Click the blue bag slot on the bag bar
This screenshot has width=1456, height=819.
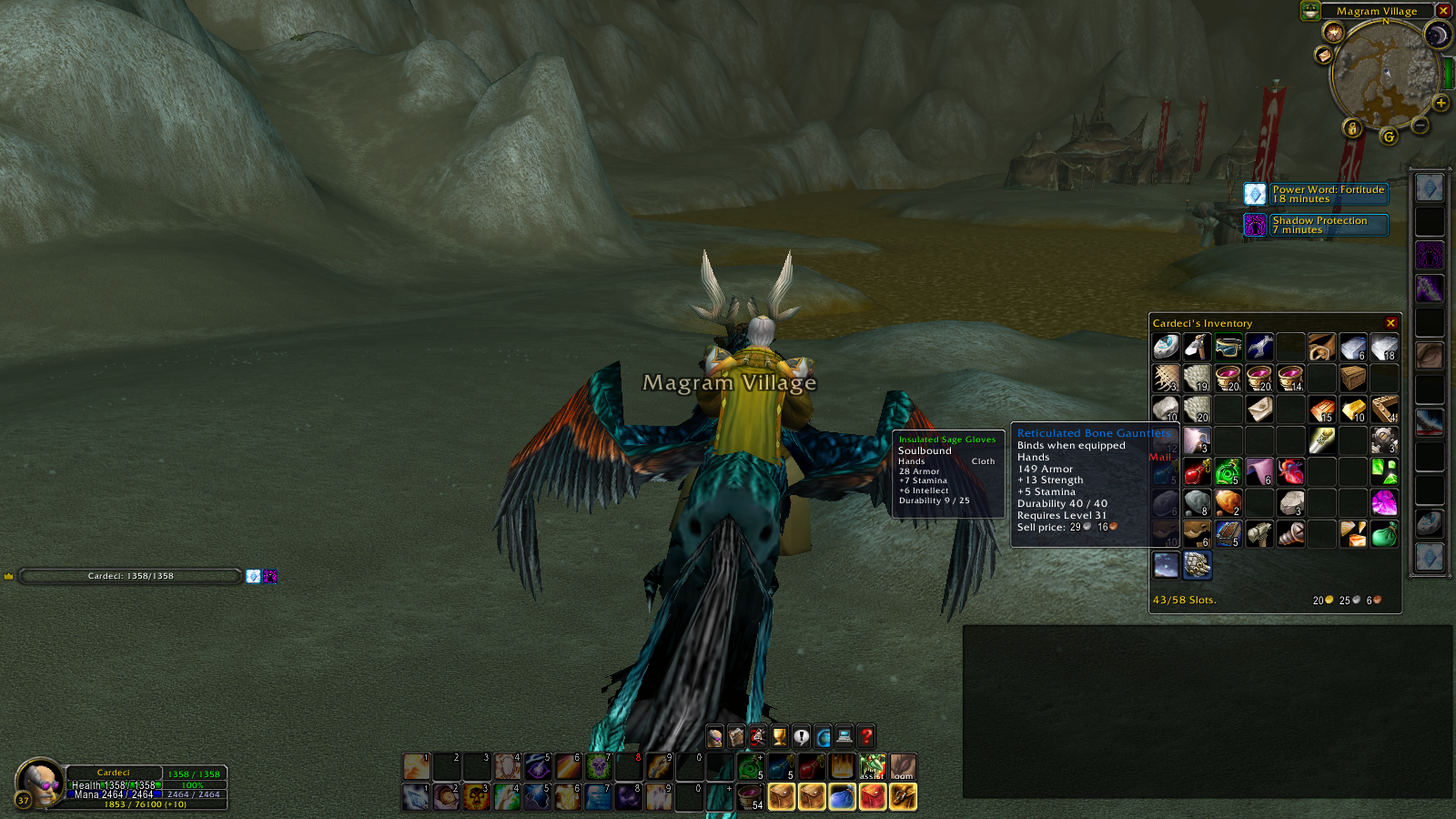842,797
